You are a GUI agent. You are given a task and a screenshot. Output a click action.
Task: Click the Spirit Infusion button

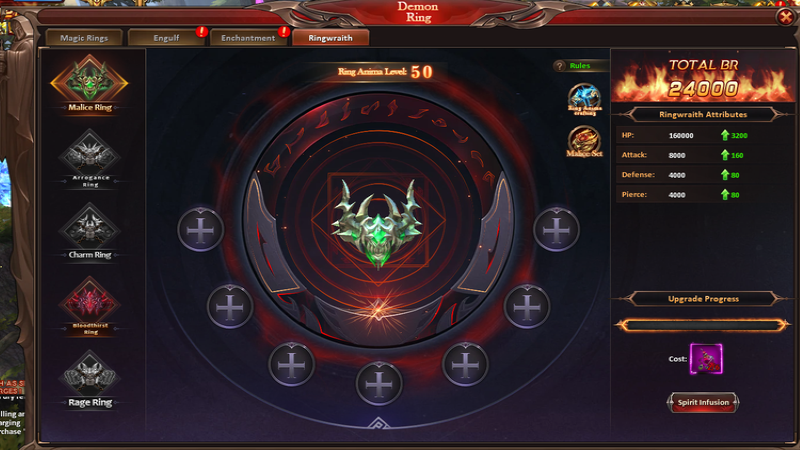coord(701,402)
